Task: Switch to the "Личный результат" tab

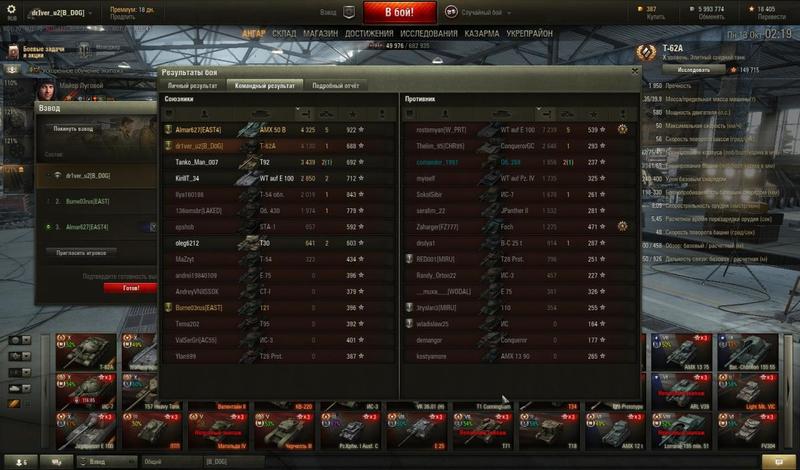Action: [192, 86]
